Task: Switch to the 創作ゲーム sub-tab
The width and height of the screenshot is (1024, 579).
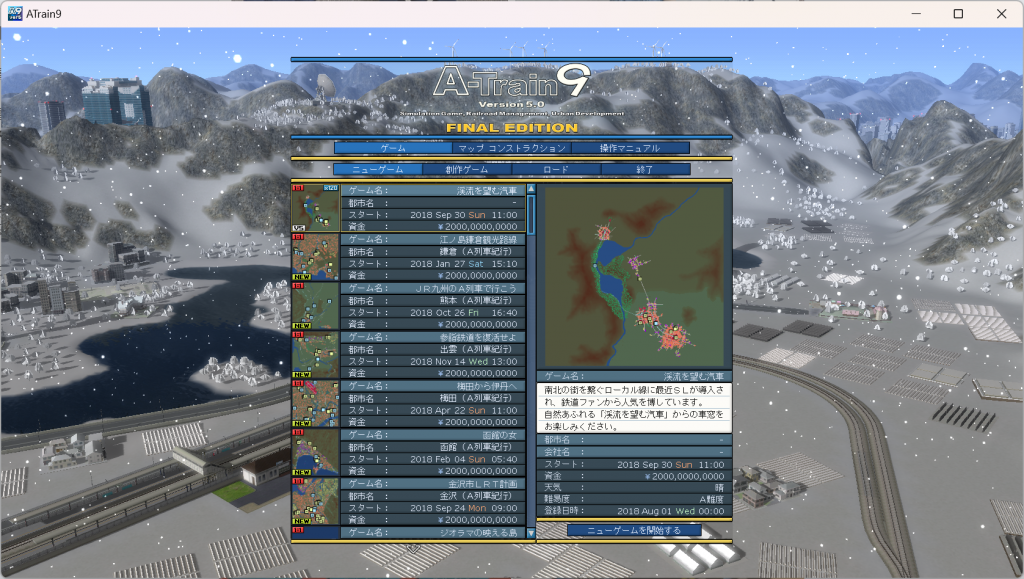Action: (467, 170)
